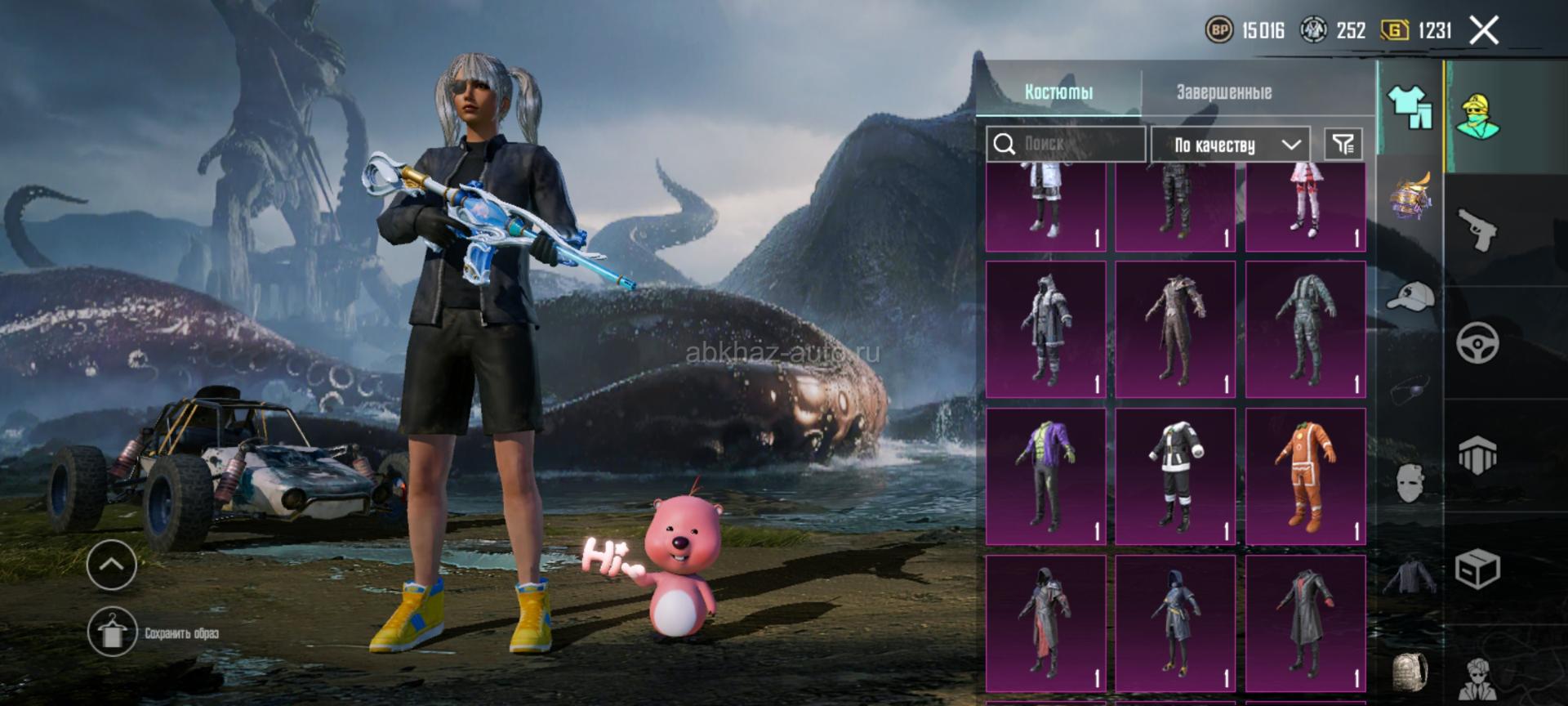
Task: Select the purple jacket green-skin costume
Action: (1045, 476)
